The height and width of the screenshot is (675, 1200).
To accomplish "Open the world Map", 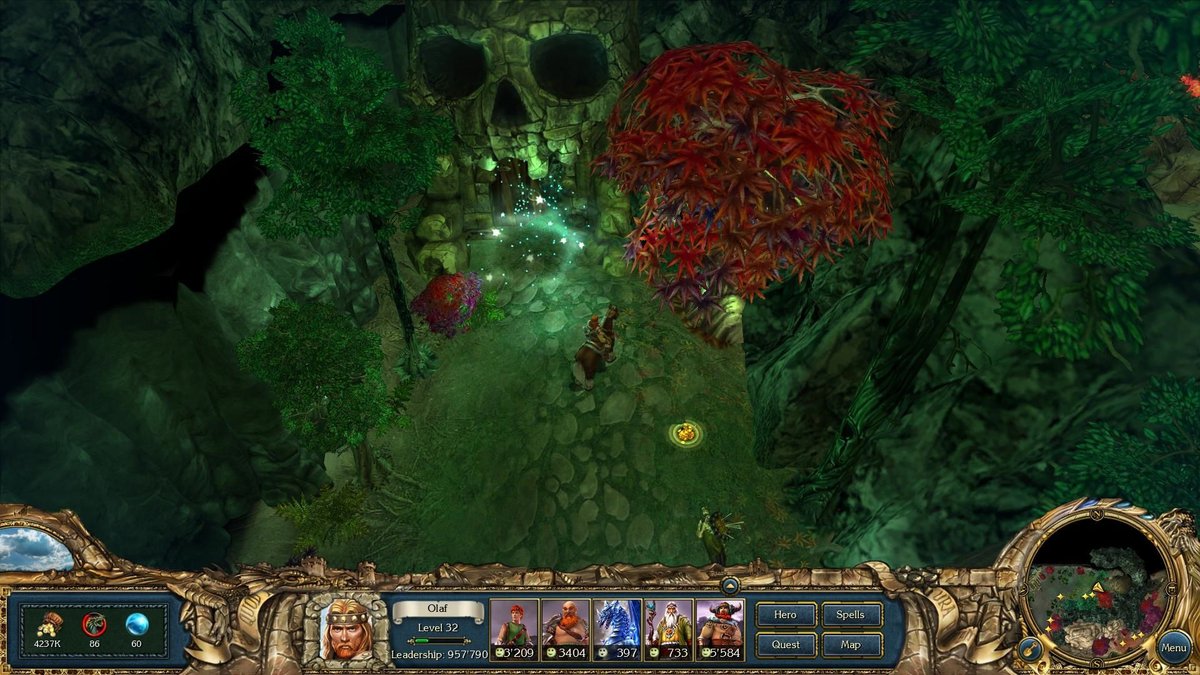I will (851, 645).
